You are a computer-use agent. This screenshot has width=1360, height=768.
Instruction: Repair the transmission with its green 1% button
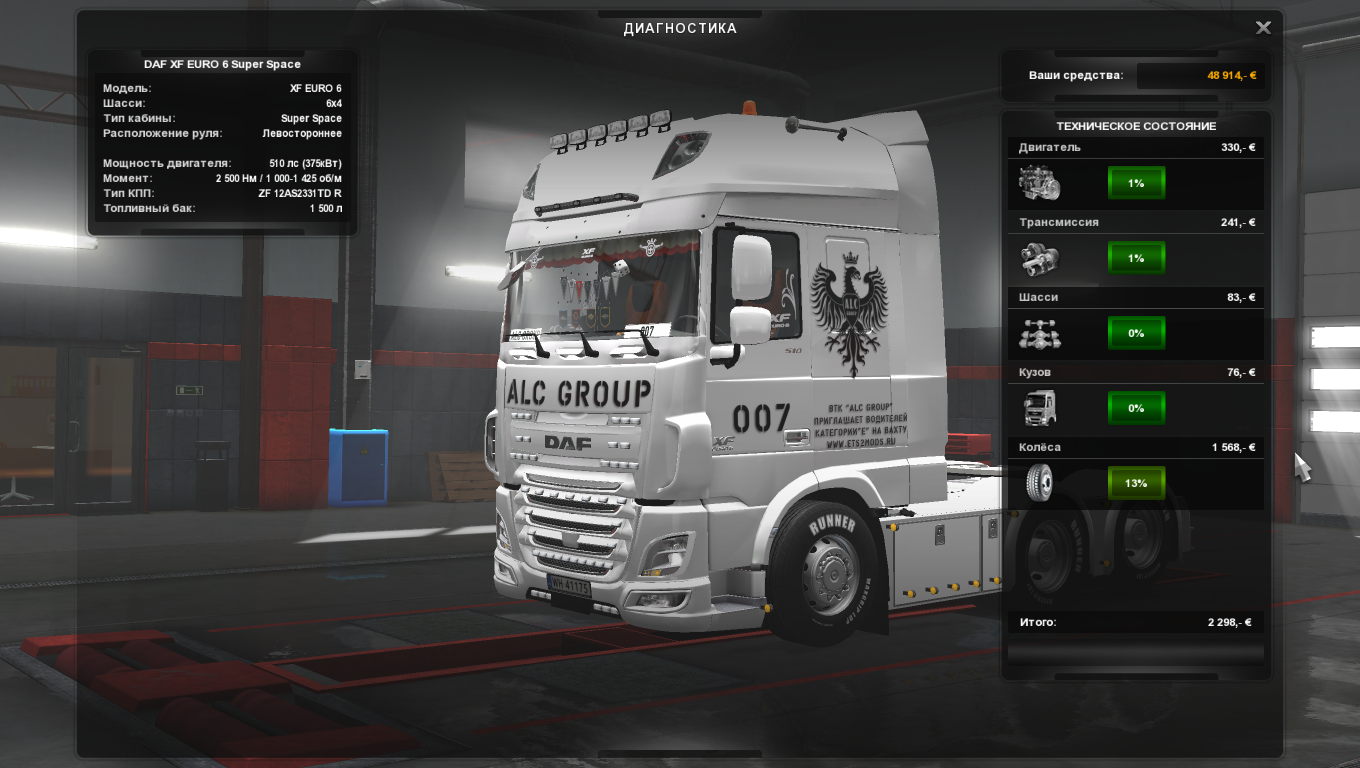point(1136,258)
